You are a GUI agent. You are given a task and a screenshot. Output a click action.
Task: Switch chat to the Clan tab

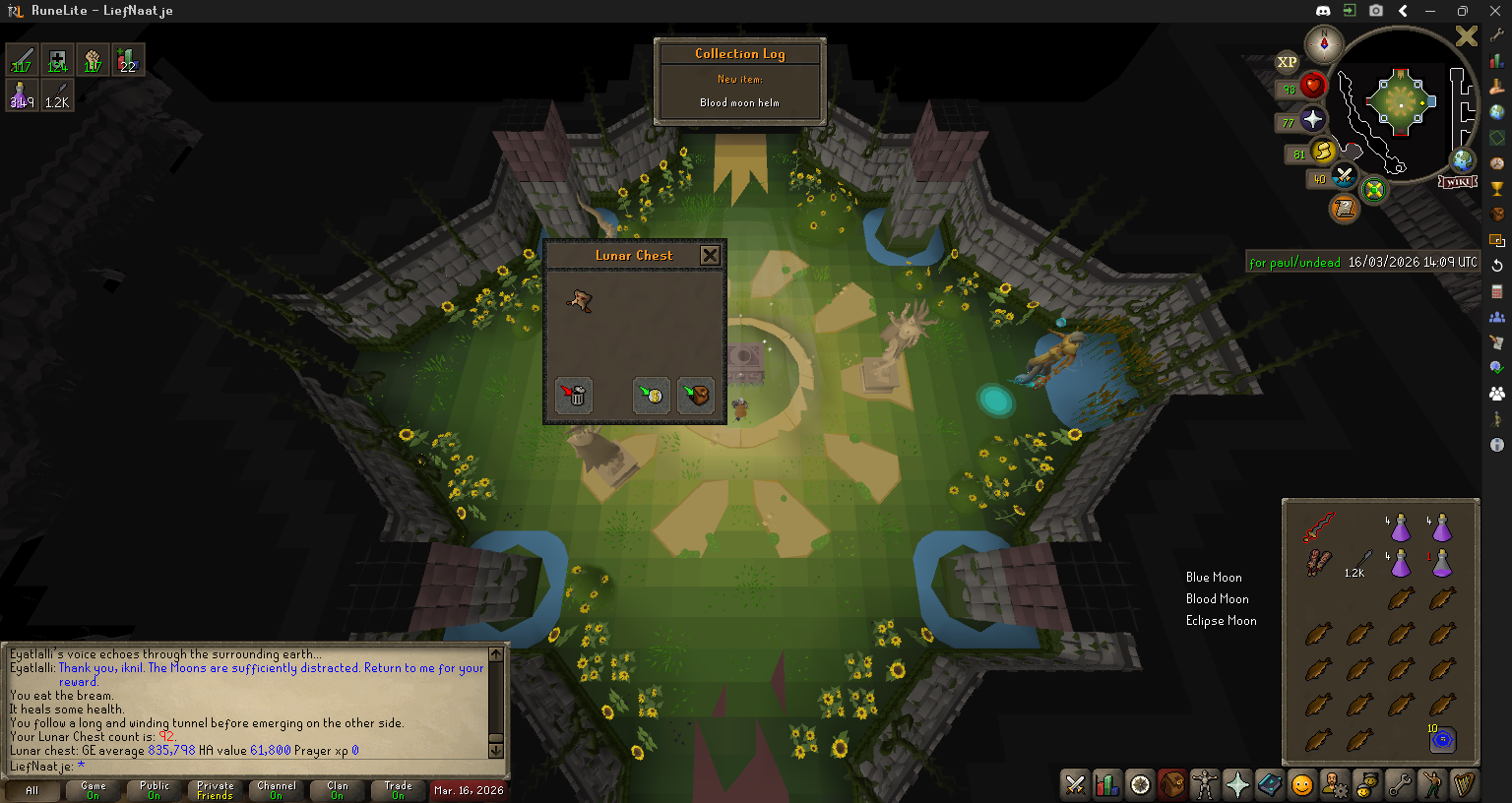(338, 790)
